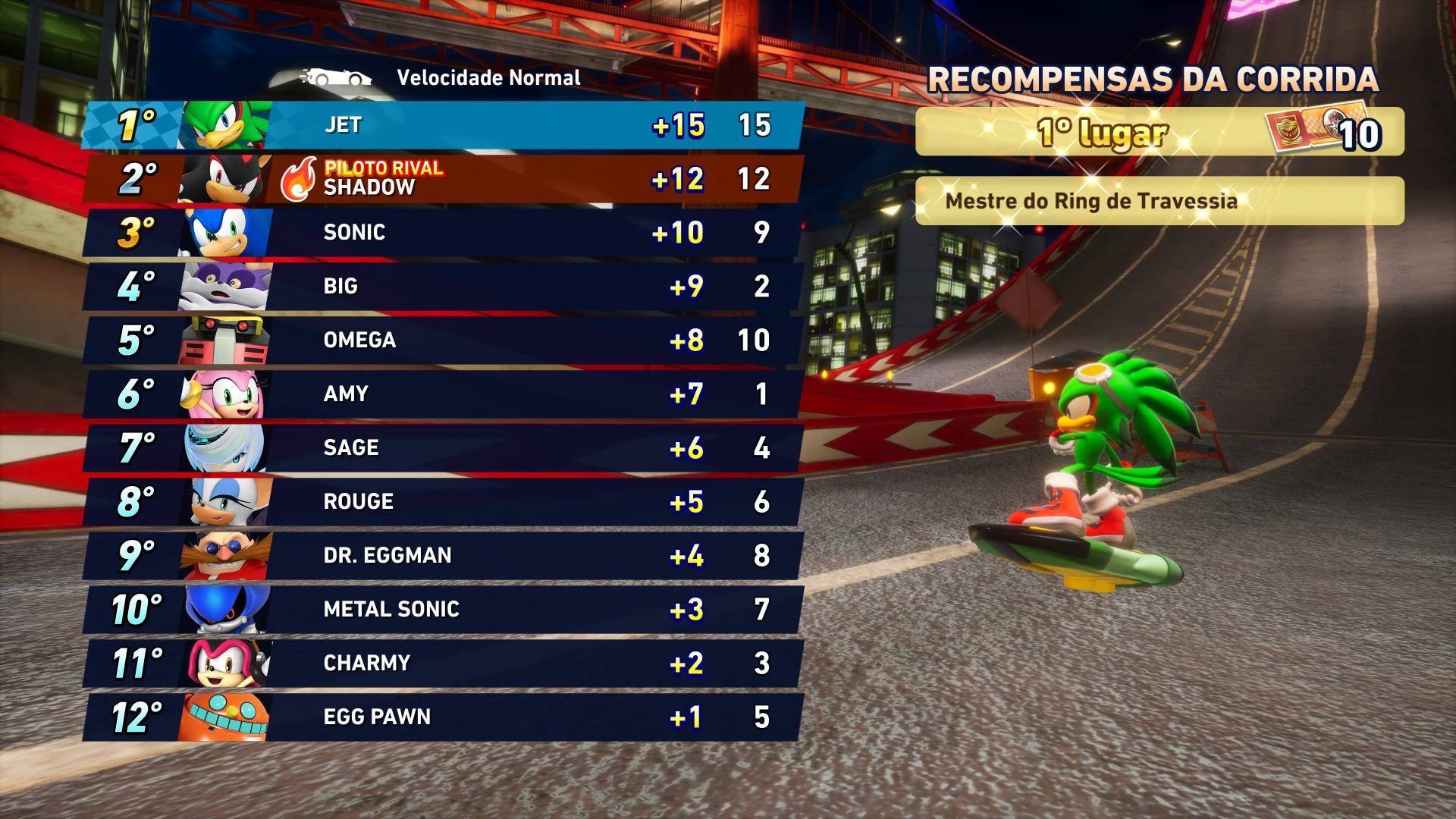Screen dimensions: 1456x819
Task: Select Charmy's eleventh place row
Action: (x=444, y=663)
